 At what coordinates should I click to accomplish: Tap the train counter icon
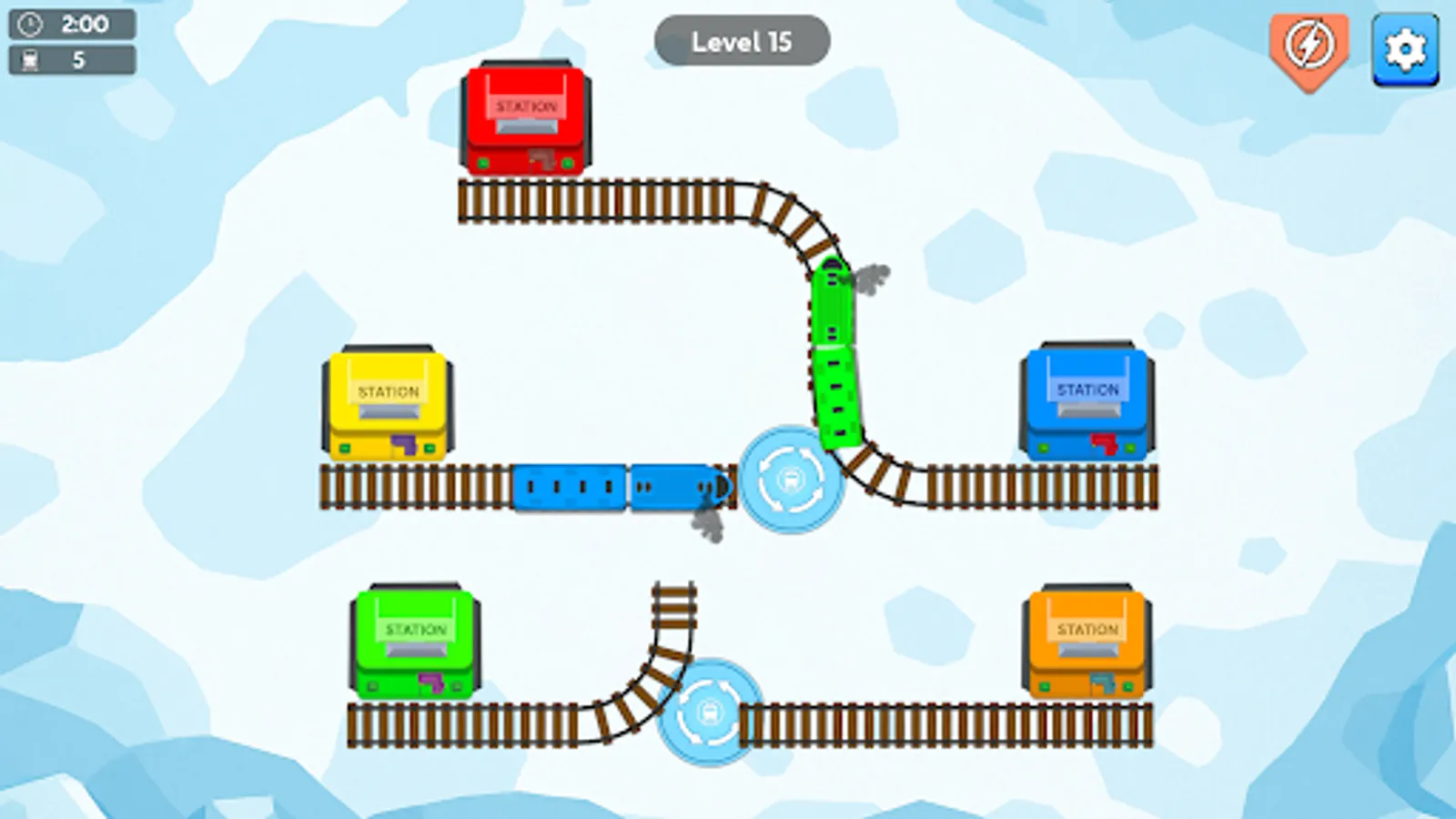pos(27,62)
